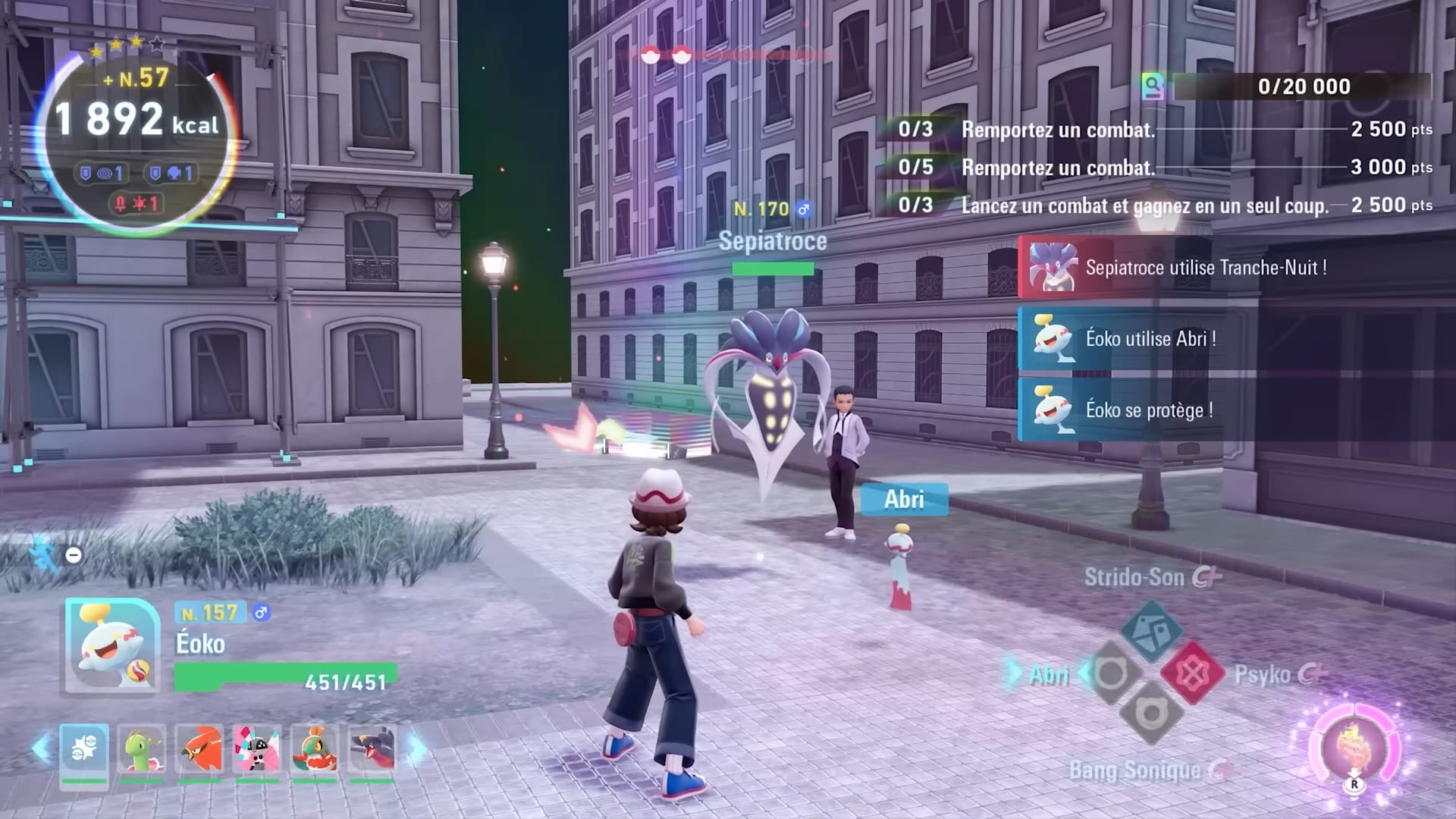The image size is (1456, 819).
Task: Switch to the red Talonflame party slot
Action: coord(199,751)
